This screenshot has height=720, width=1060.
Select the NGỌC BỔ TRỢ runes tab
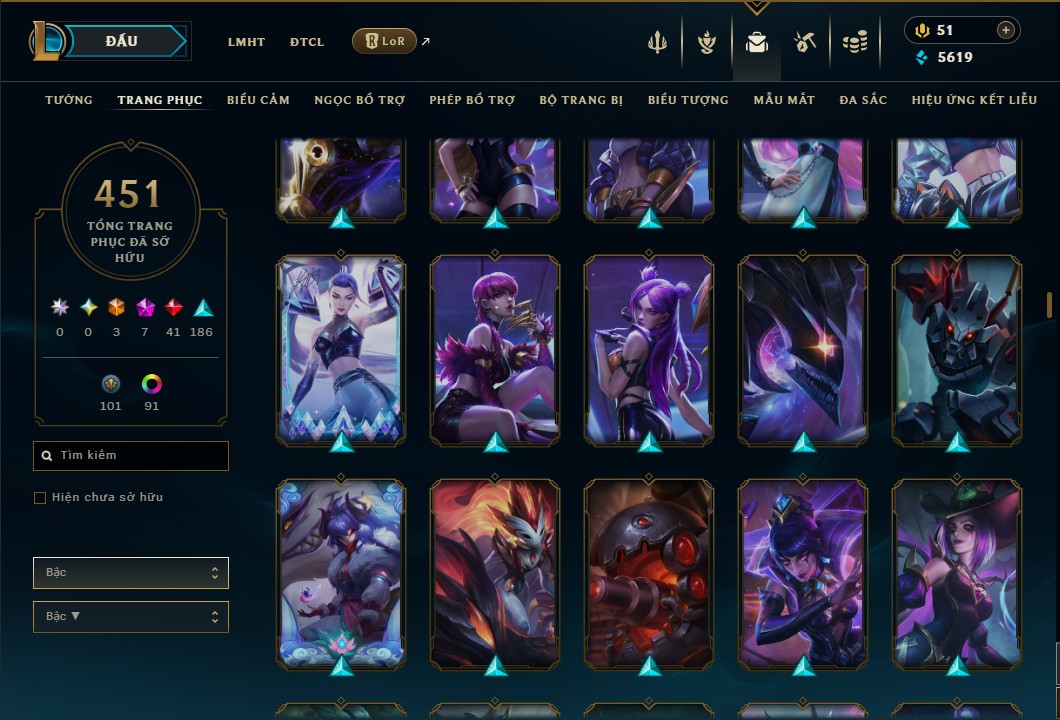point(359,100)
